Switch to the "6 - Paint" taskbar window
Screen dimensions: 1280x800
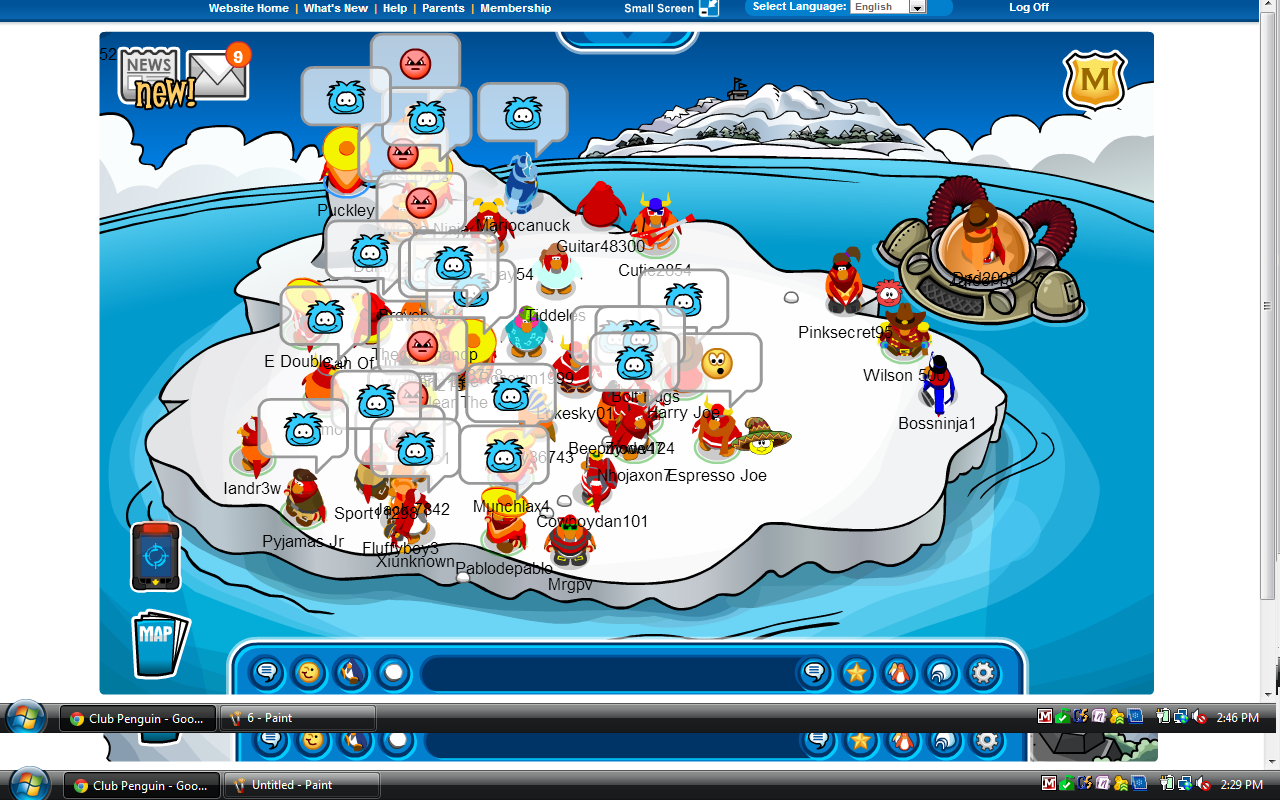click(x=298, y=718)
